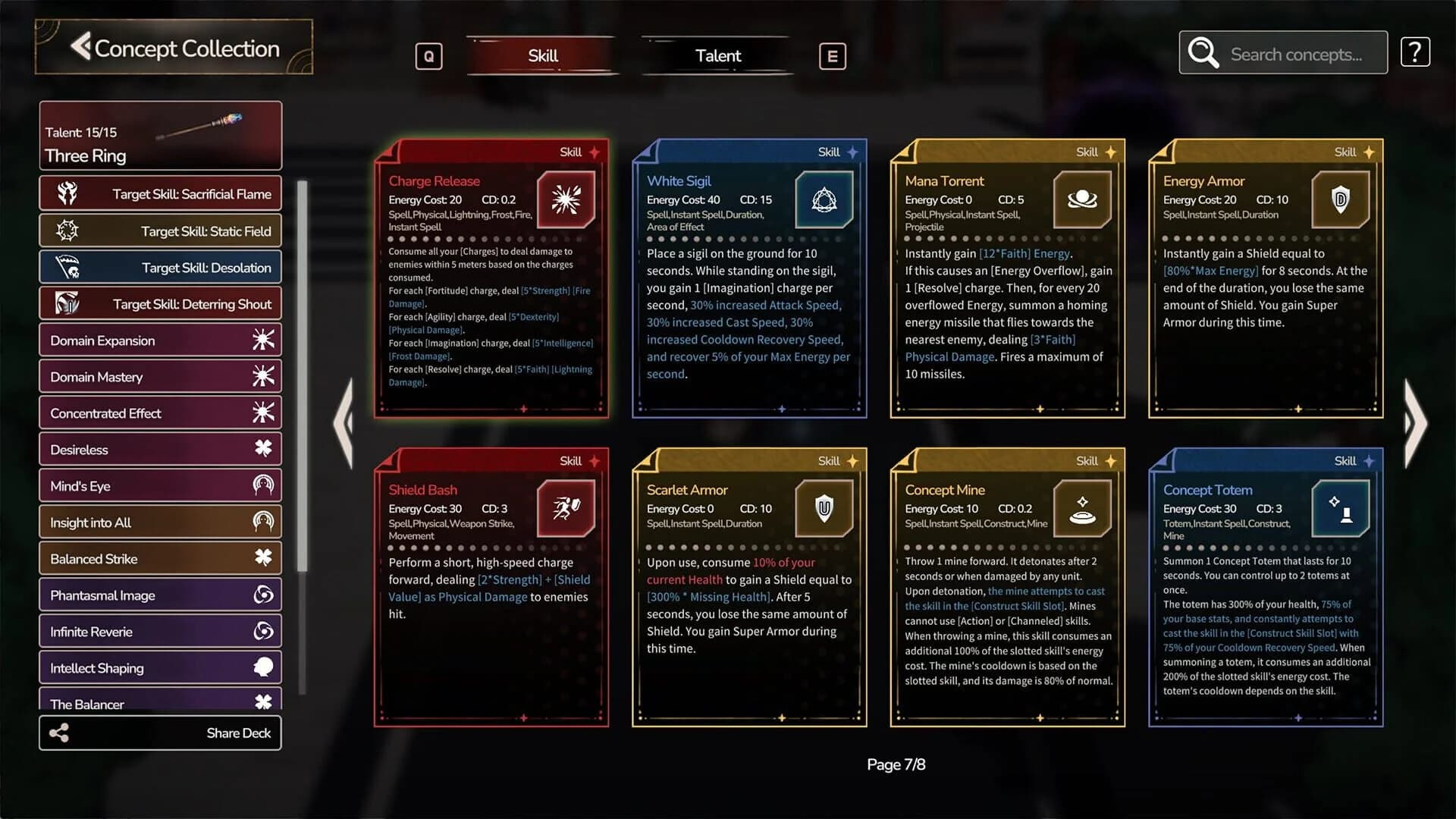The width and height of the screenshot is (1456, 819).
Task: Toggle Domain Expansion in the deck list
Action: point(160,340)
